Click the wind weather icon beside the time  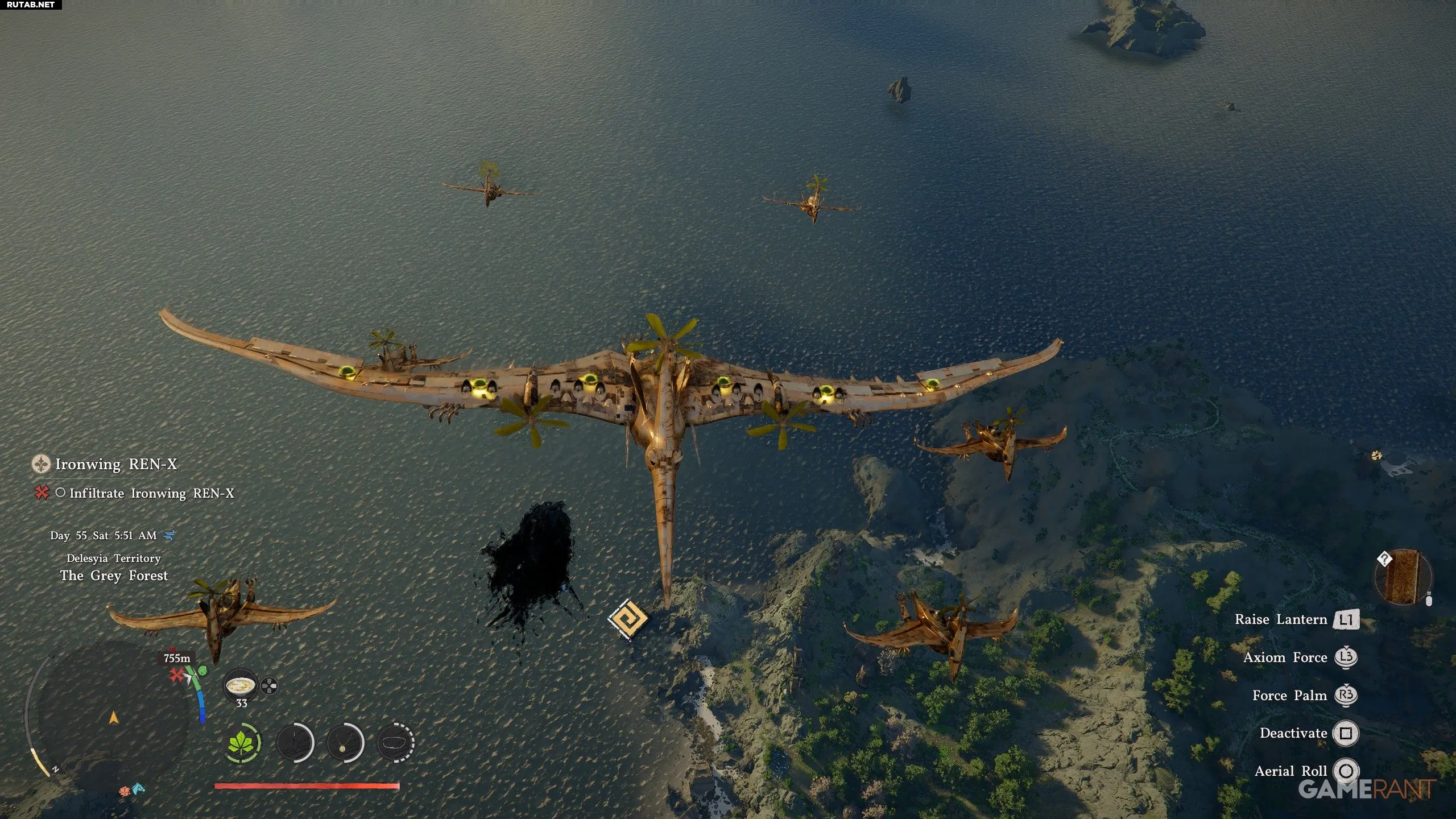(169, 535)
